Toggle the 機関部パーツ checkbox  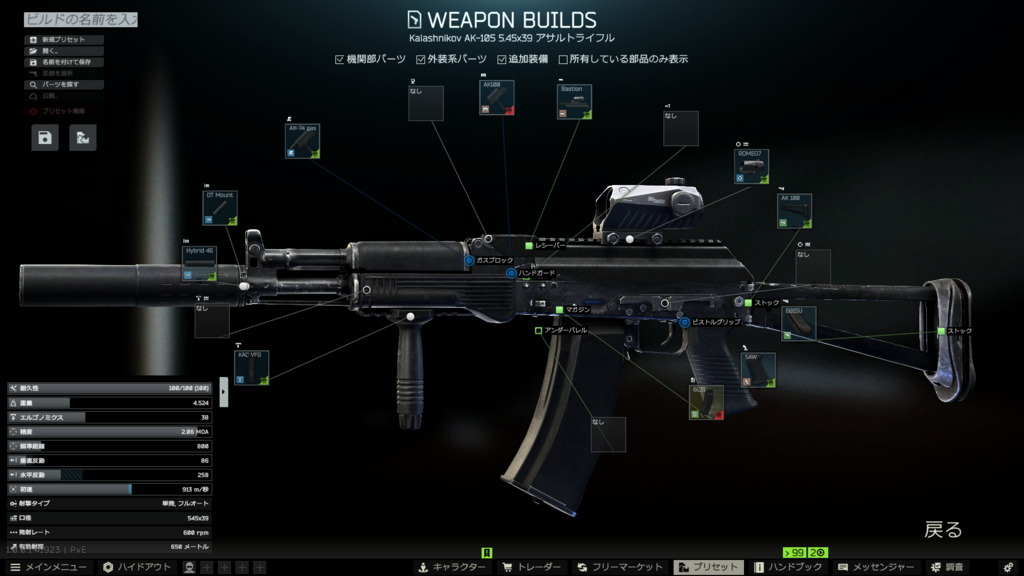[x=340, y=60]
